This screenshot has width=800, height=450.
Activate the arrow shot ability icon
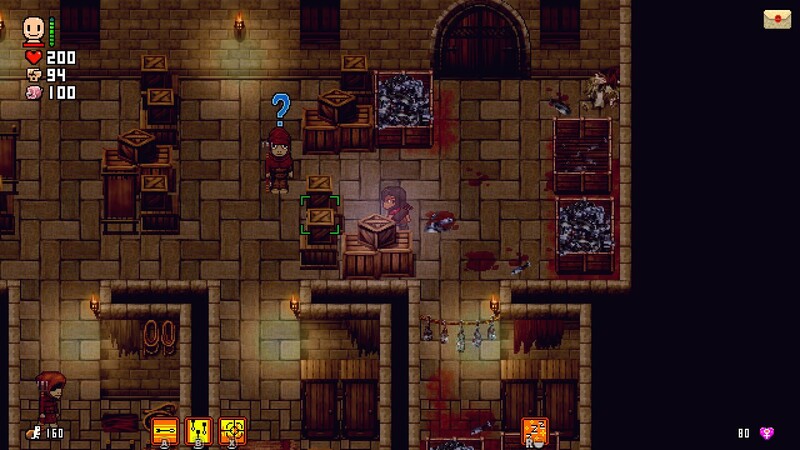pos(165,431)
